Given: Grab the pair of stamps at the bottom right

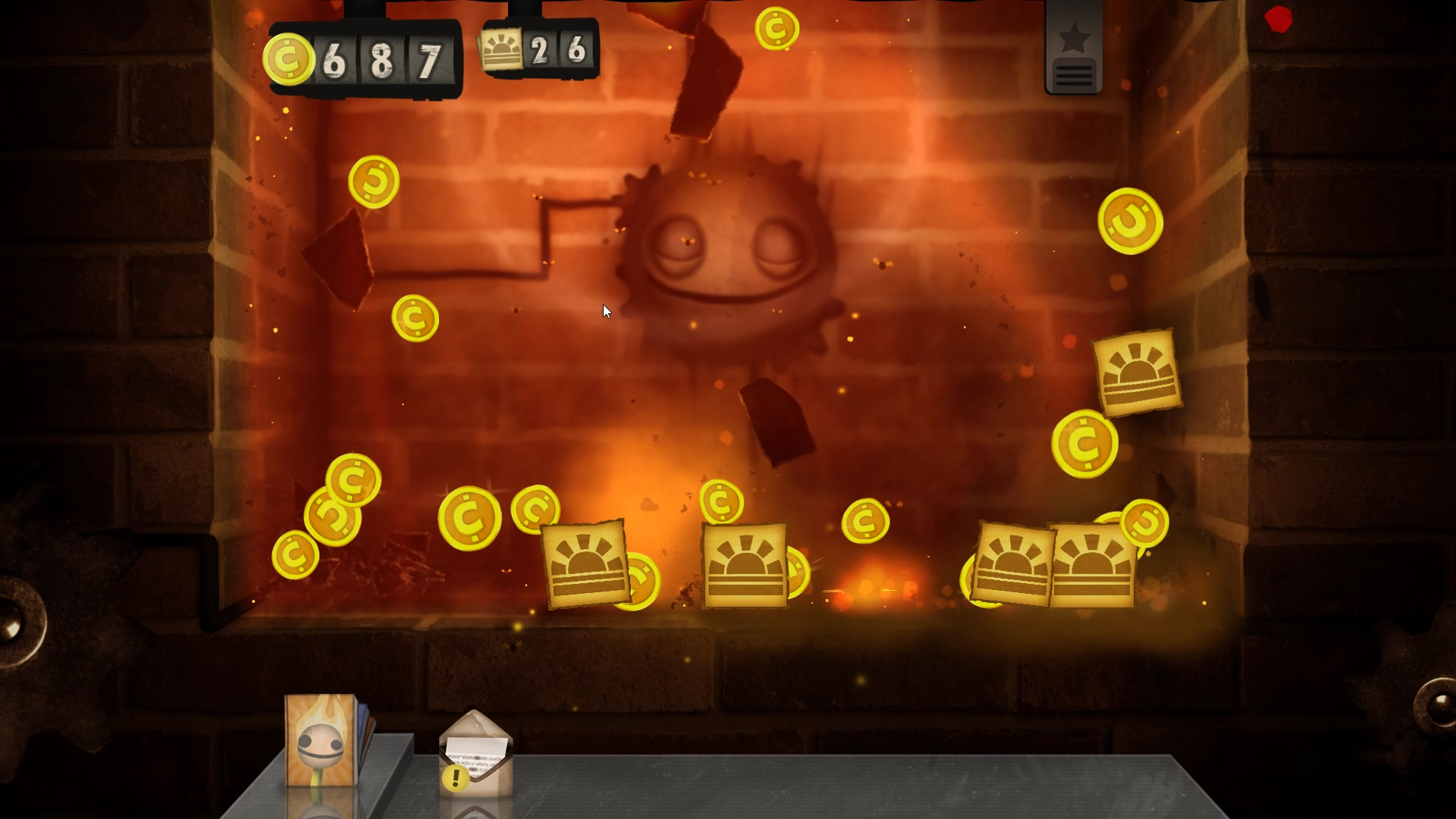Looking at the screenshot, I should click(x=1054, y=565).
